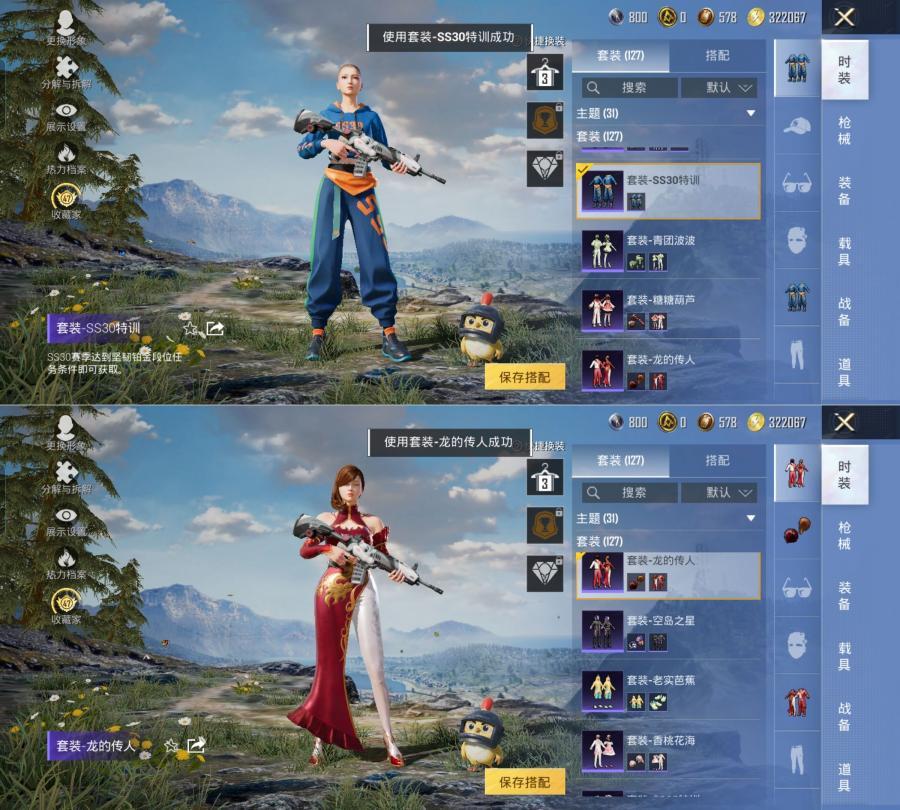Screen dimensions: 900x810
Task: Equip the 套装-空岛之星 outfit row
Action: pyautogui.click(x=667, y=630)
